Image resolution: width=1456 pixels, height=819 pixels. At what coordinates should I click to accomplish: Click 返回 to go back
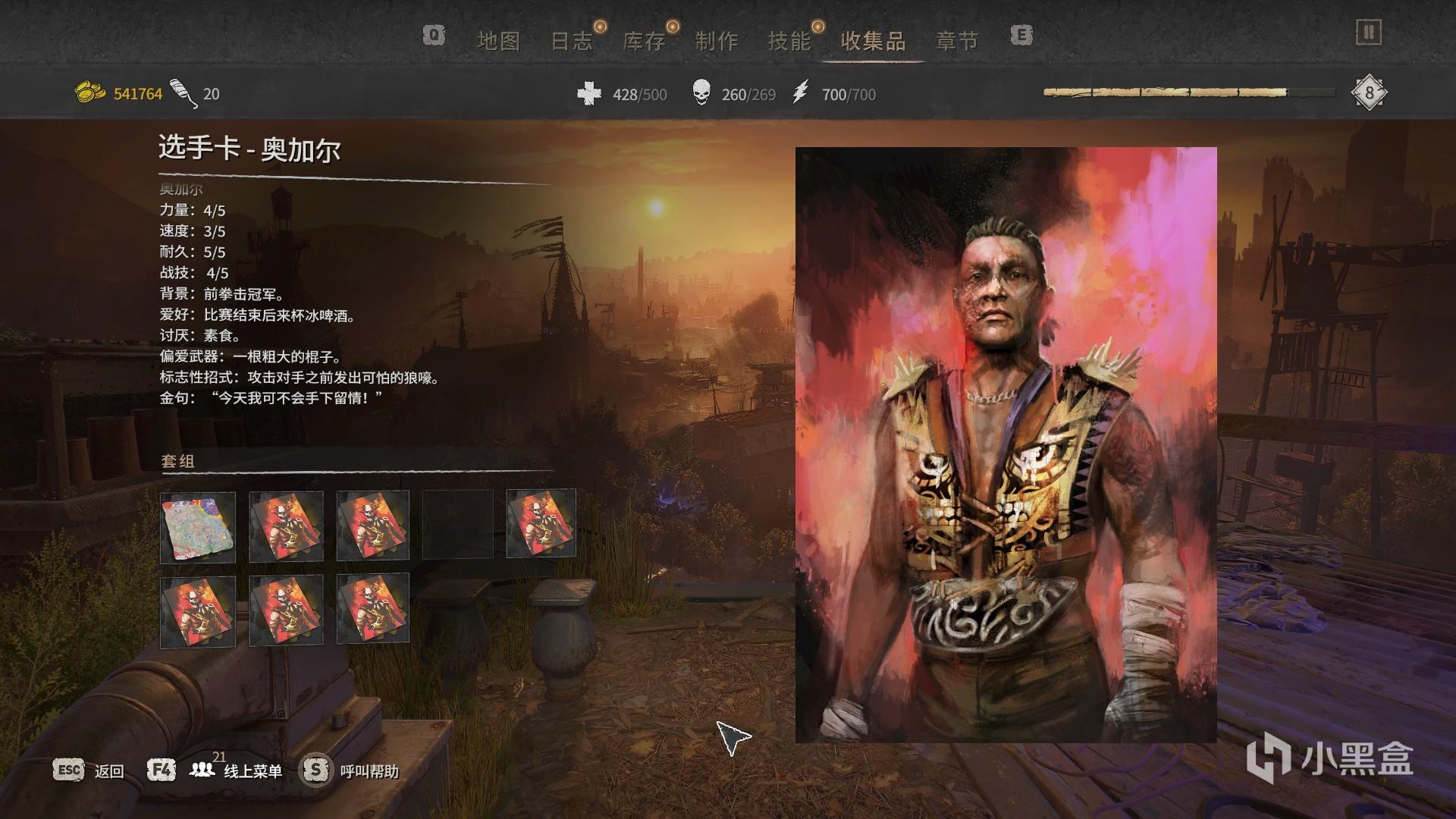coord(108,771)
